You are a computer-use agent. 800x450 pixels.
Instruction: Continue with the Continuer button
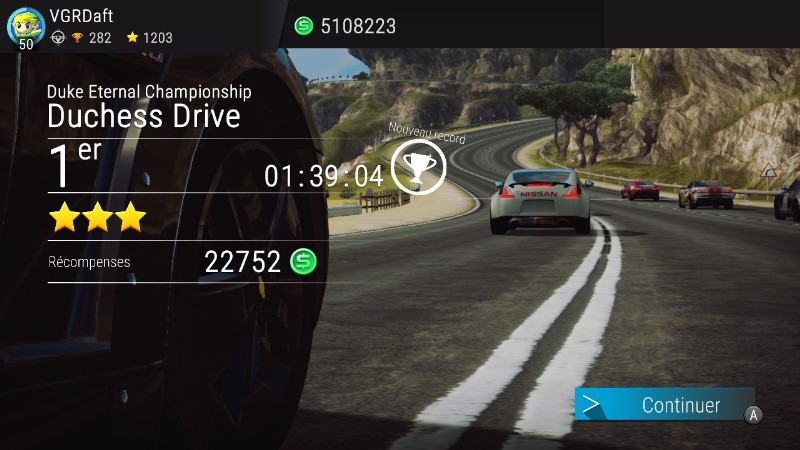665,405
